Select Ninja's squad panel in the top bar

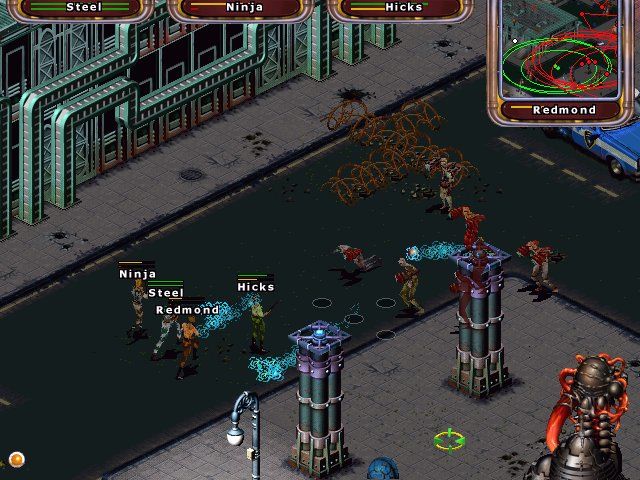pos(243,8)
